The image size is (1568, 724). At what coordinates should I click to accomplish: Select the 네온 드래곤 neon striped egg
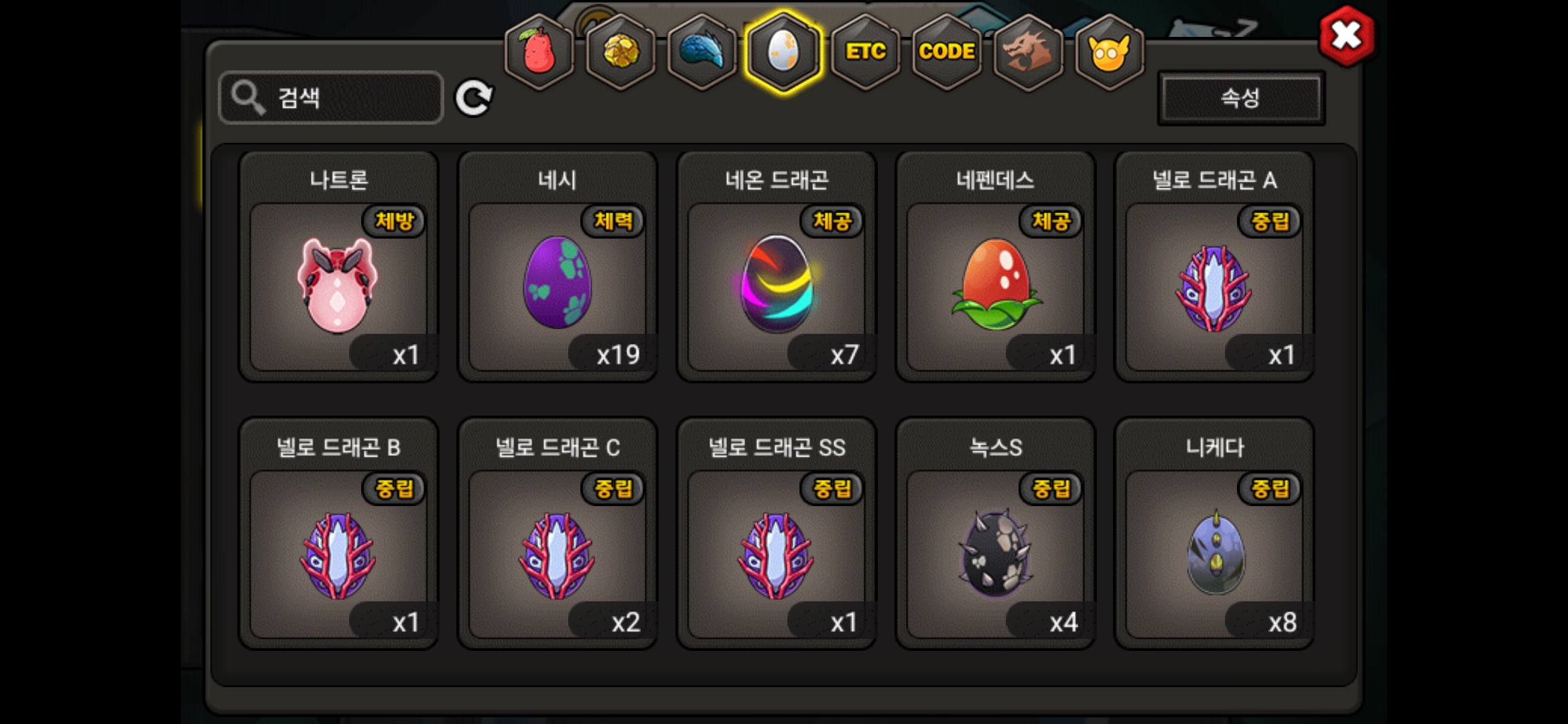click(x=777, y=286)
